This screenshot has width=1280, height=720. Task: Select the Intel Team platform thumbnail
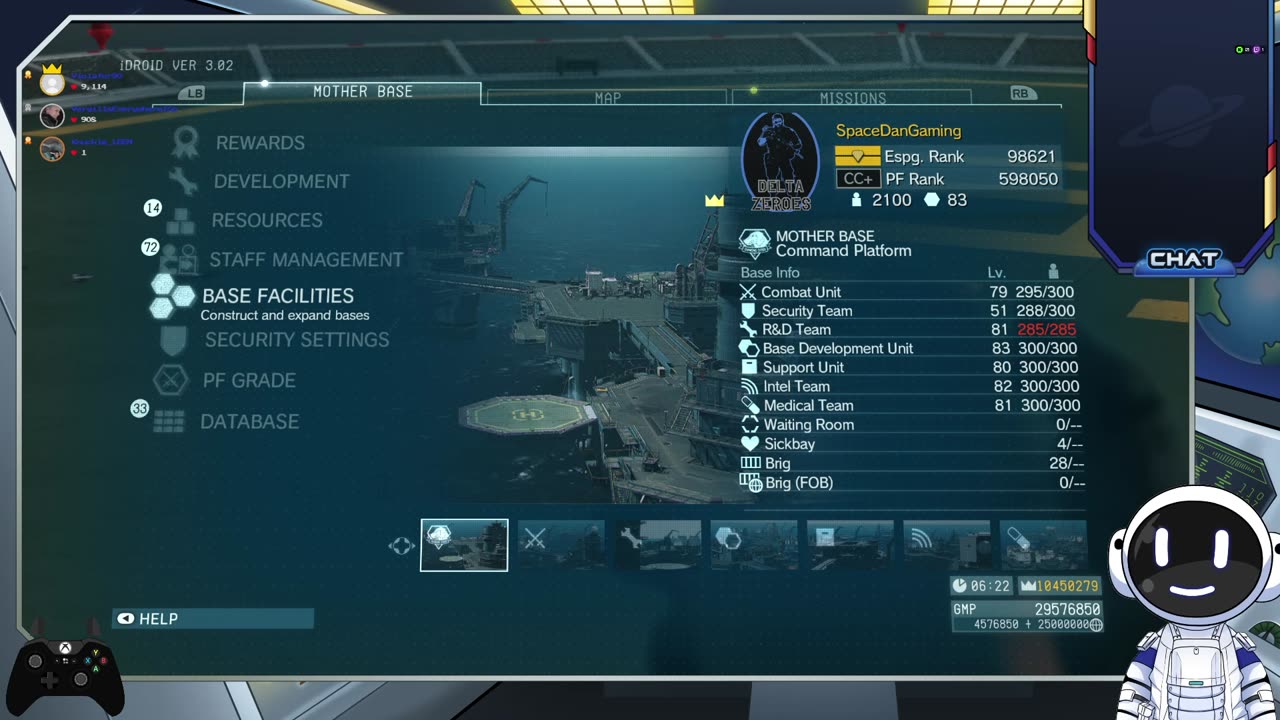[x=946, y=545]
